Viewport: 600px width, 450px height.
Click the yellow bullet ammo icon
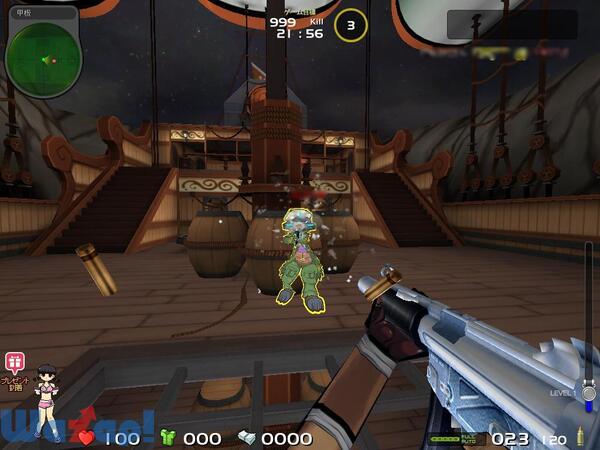point(579,438)
